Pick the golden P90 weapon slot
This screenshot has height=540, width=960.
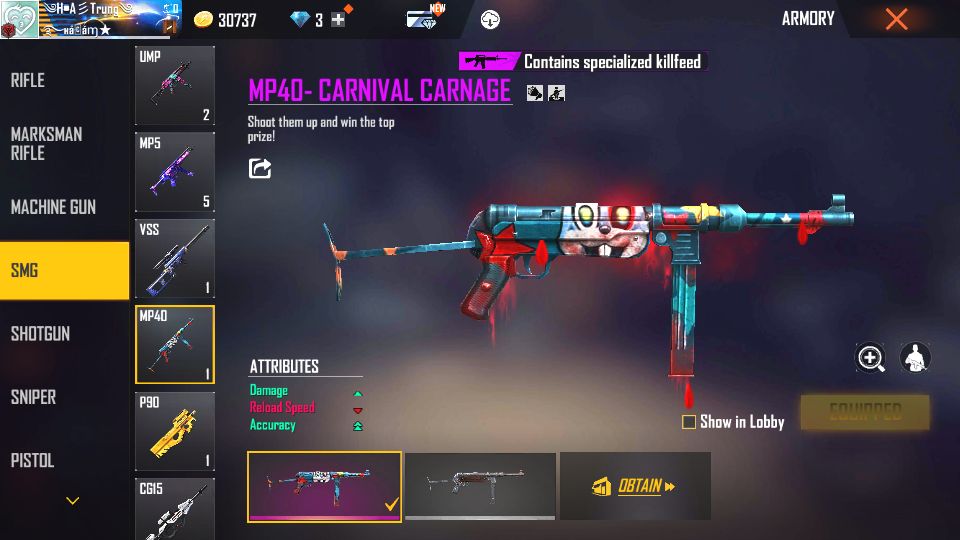point(175,431)
